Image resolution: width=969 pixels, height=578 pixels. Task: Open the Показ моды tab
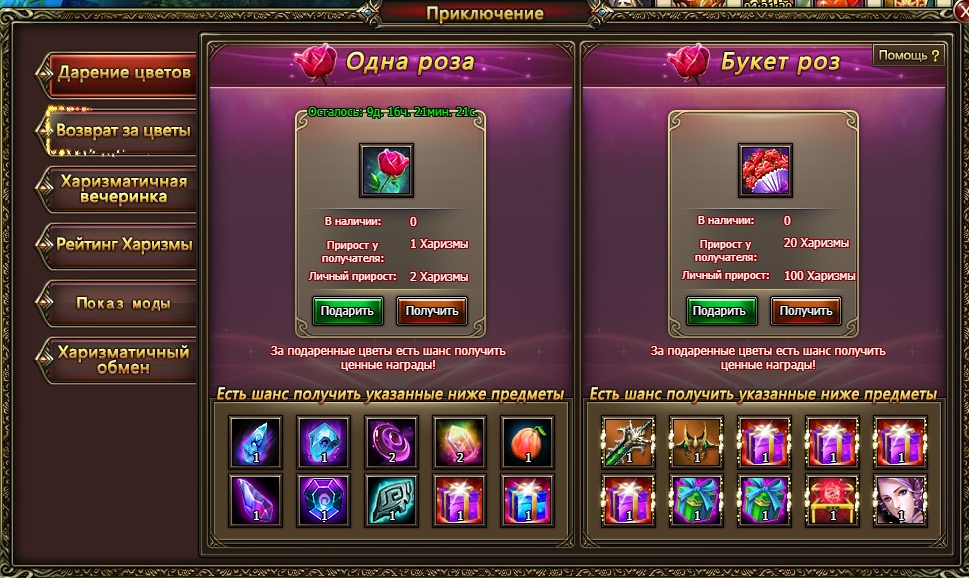(122, 303)
